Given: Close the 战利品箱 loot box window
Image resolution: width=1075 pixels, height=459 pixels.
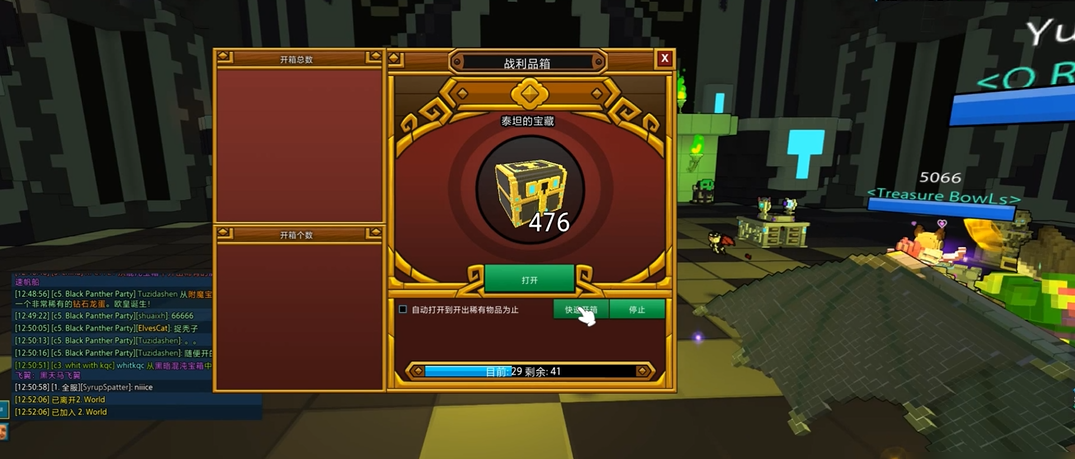Looking at the screenshot, I should (x=665, y=59).
